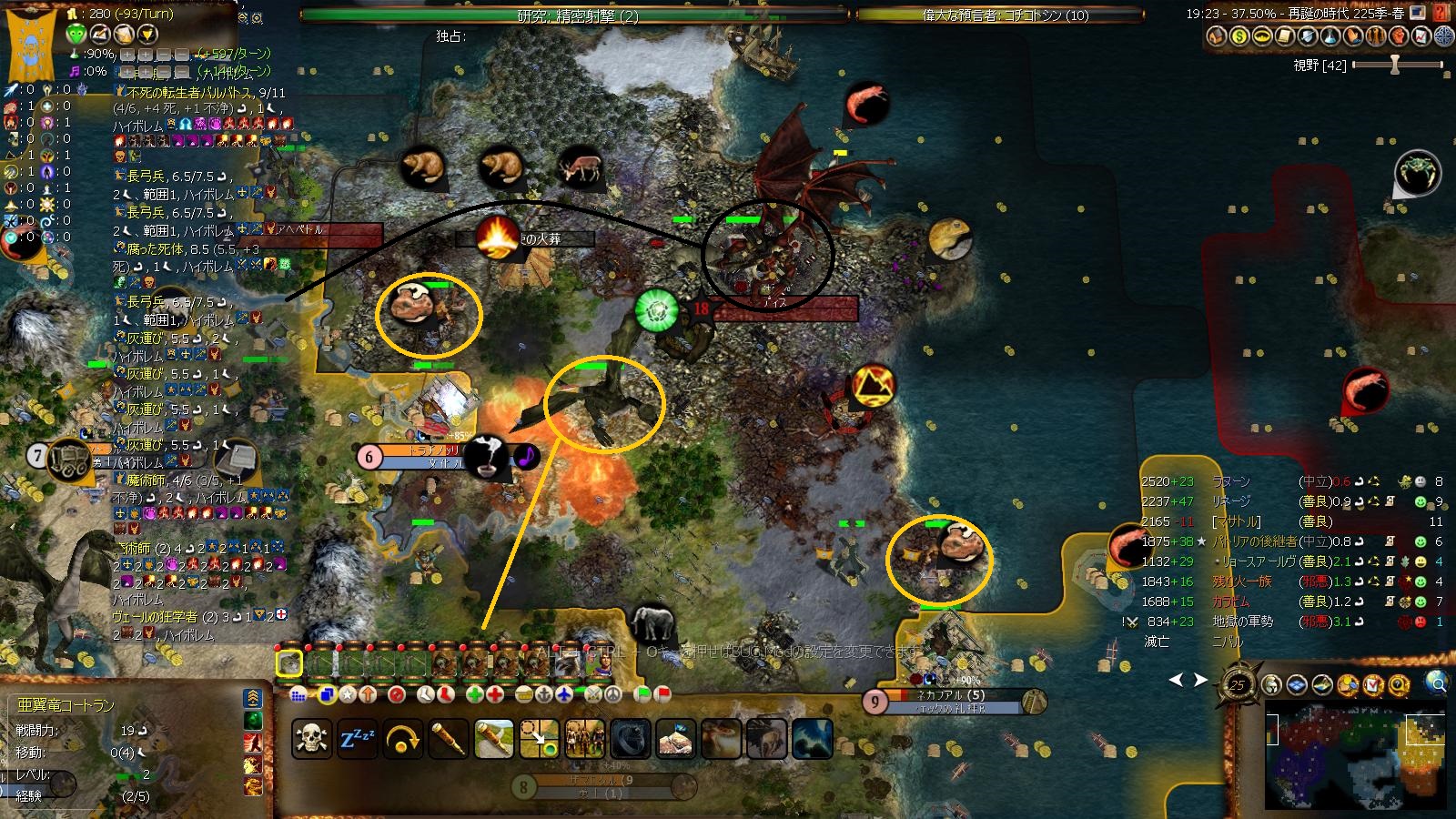Open the globe view magnifier button
The image size is (1456, 819).
[1437, 682]
